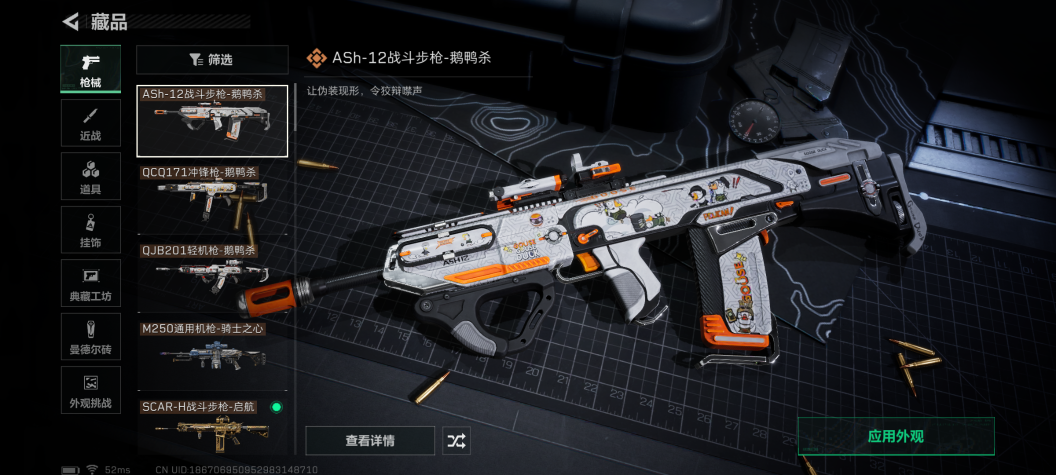Show the 挂饰 charms category

[x=90, y=230]
